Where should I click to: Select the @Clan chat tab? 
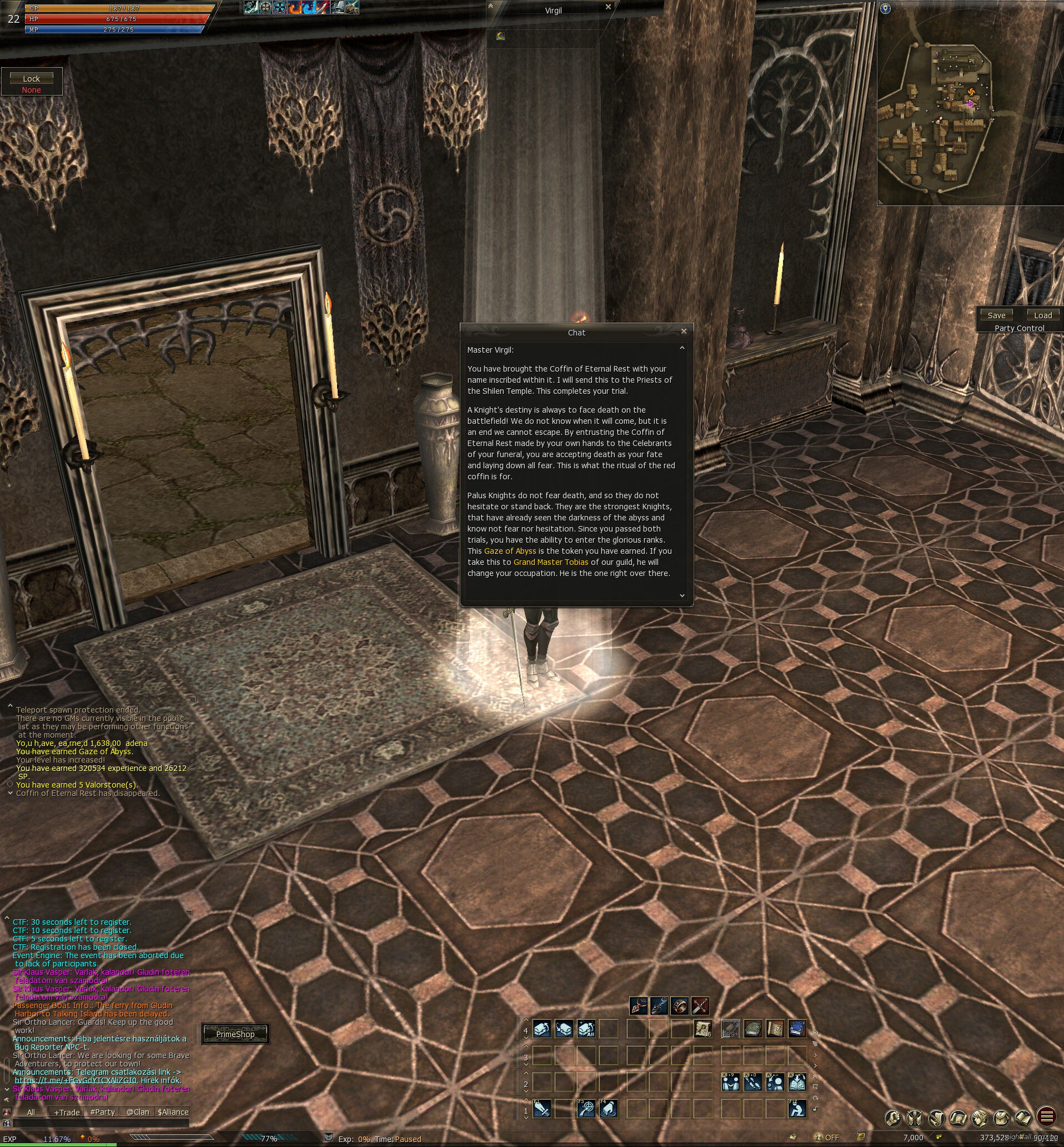[138, 1112]
